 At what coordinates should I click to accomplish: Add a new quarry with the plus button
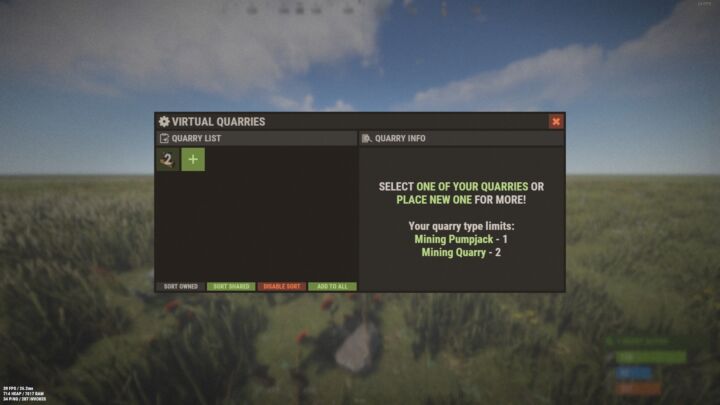193,159
